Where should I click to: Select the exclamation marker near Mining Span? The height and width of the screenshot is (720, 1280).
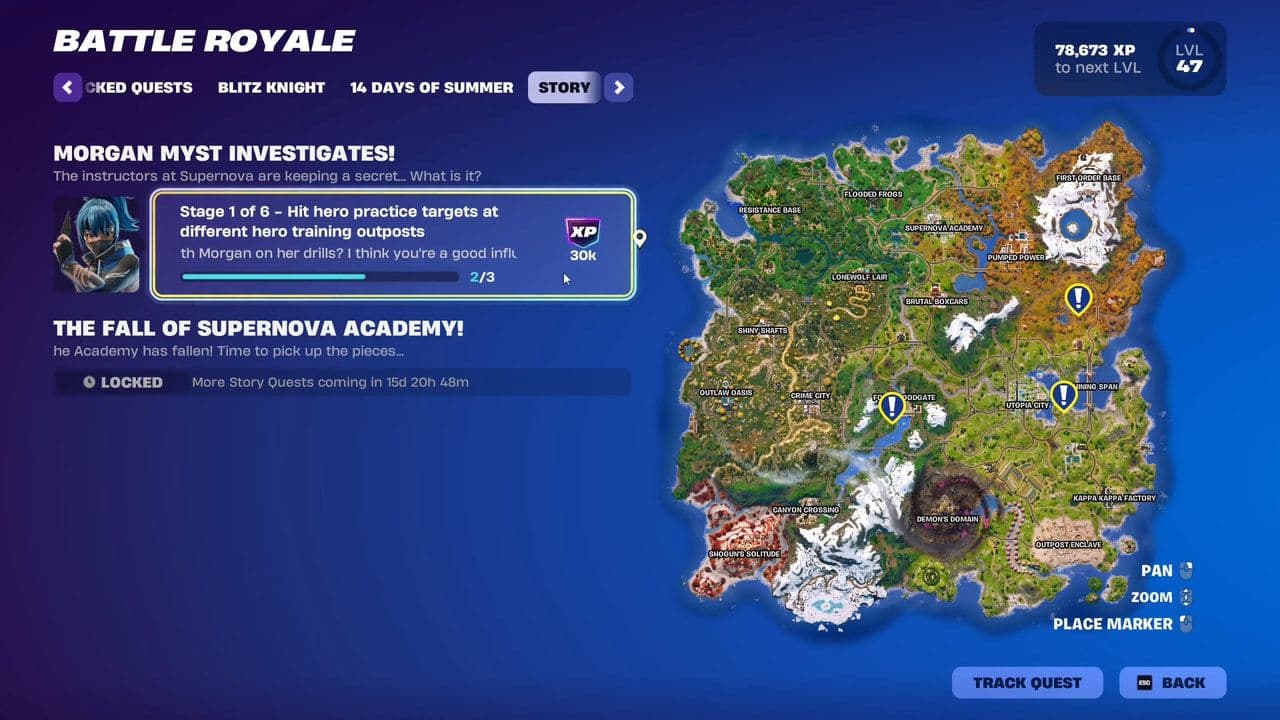(x=1061, y=395)
